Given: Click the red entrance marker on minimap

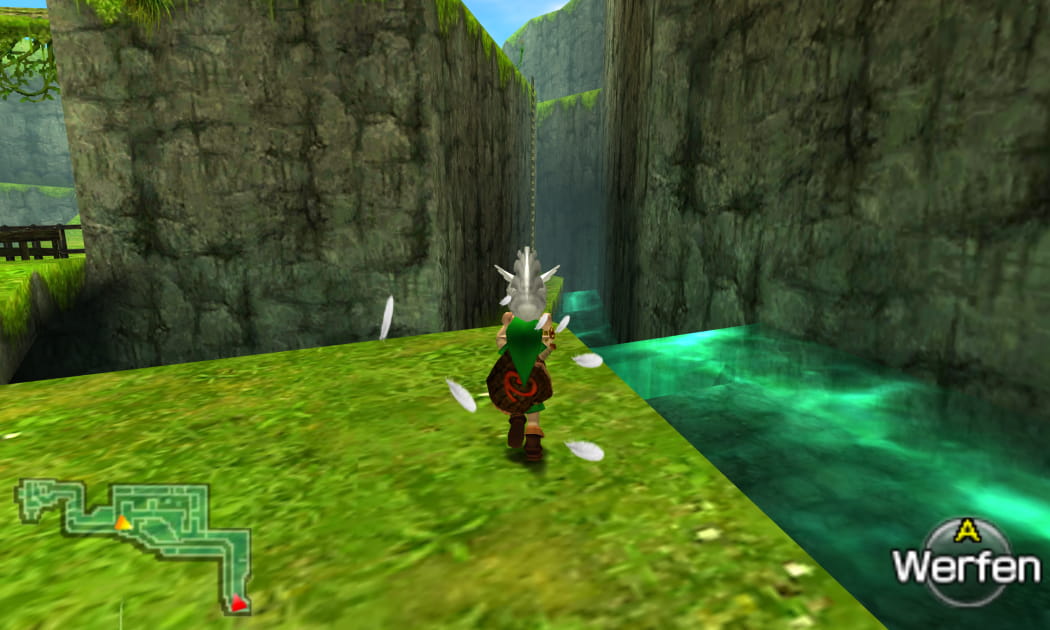Looking at the screenshot, I should 238,602.
